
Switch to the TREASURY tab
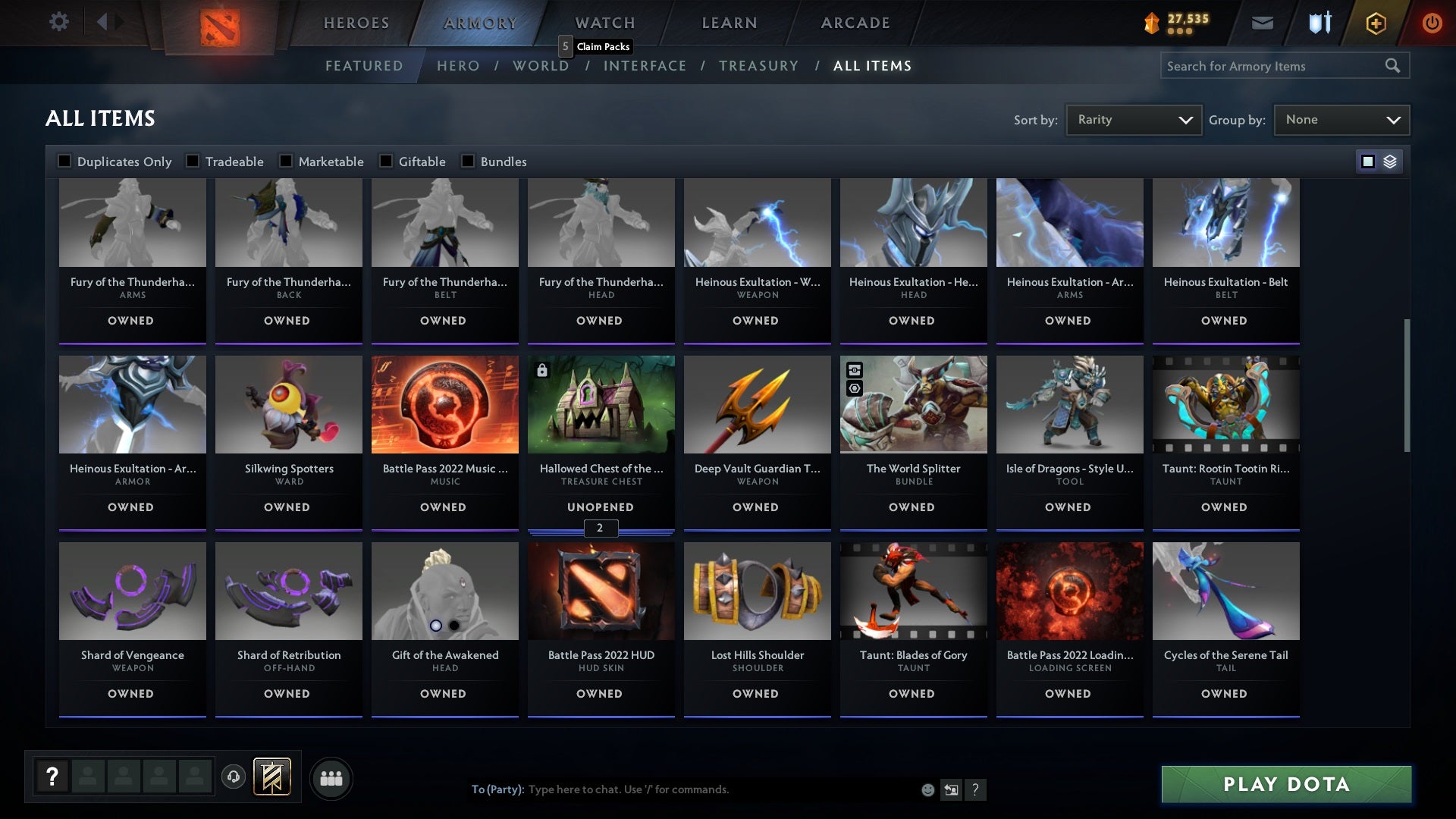(x=758, y=66)
